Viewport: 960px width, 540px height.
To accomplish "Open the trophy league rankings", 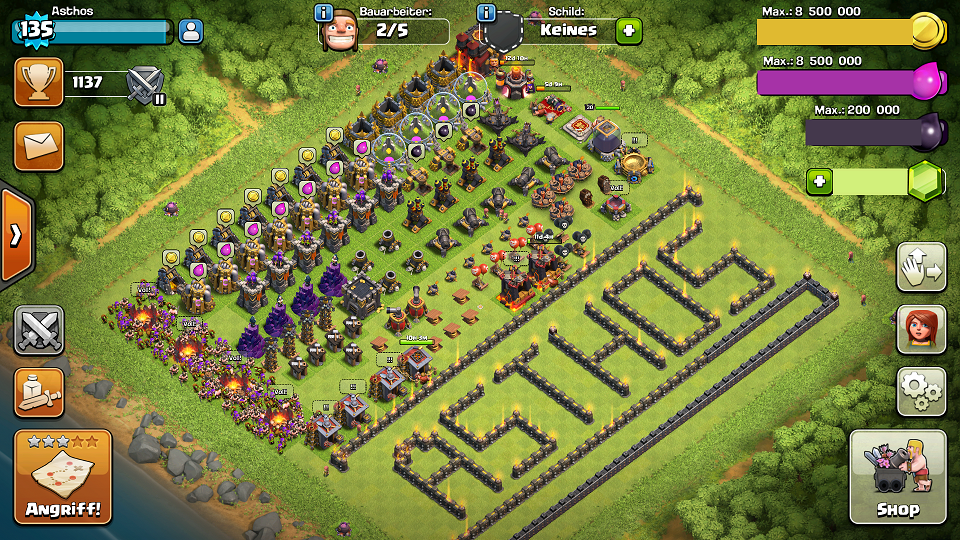I will pos(38,83).
